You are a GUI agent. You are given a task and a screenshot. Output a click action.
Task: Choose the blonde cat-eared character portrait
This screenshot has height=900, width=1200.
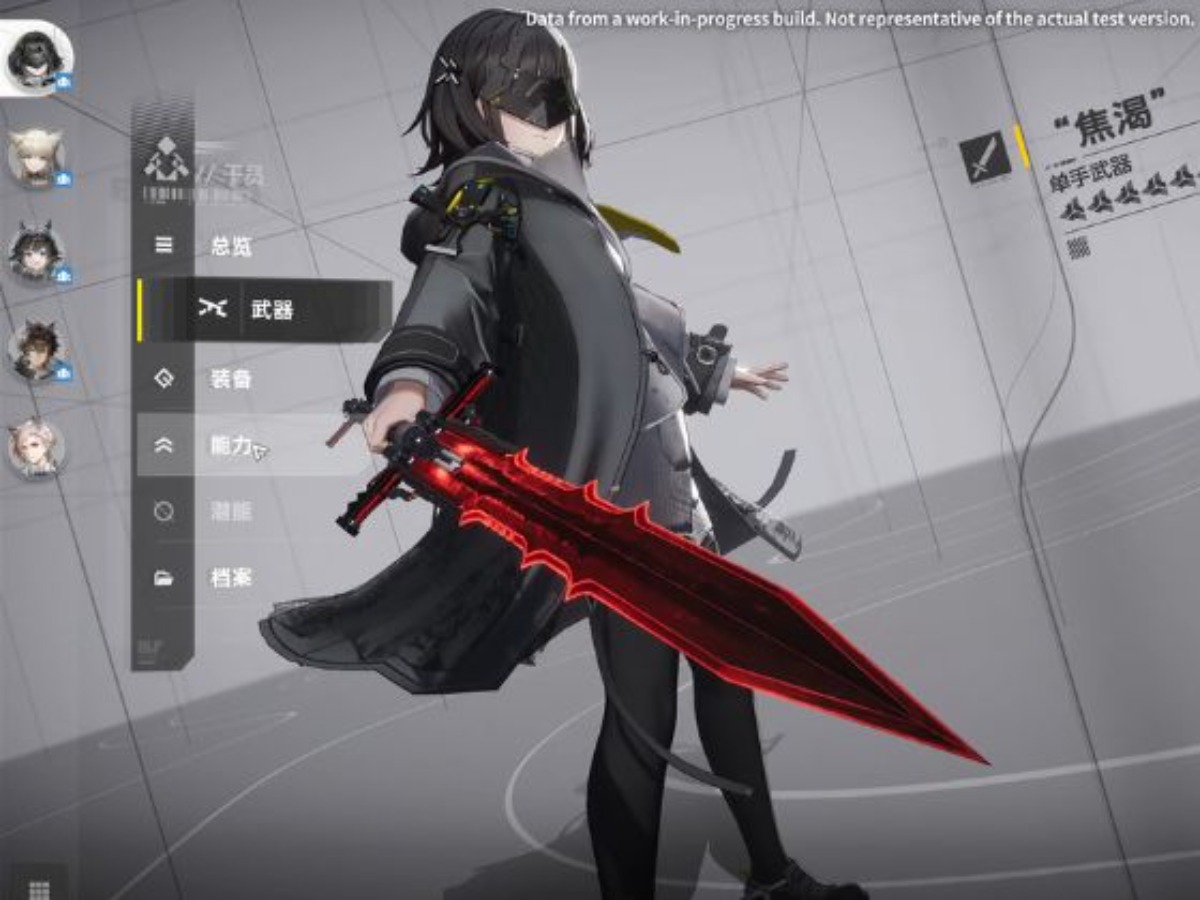(x=37, y=157)
